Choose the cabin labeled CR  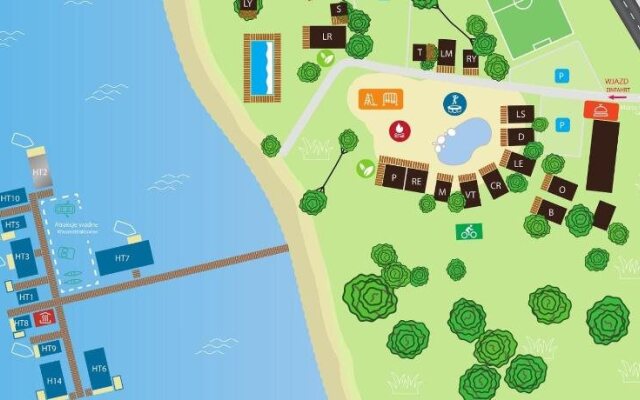pos(494,184)
